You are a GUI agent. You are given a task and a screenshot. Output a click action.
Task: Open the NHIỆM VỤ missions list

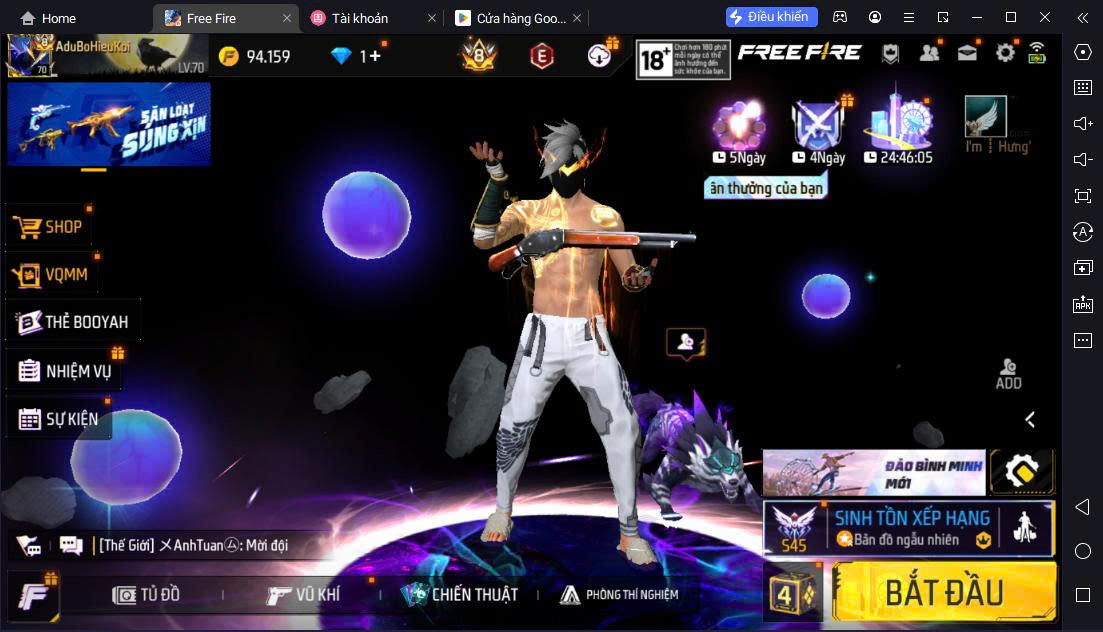(x=66, y=371)
